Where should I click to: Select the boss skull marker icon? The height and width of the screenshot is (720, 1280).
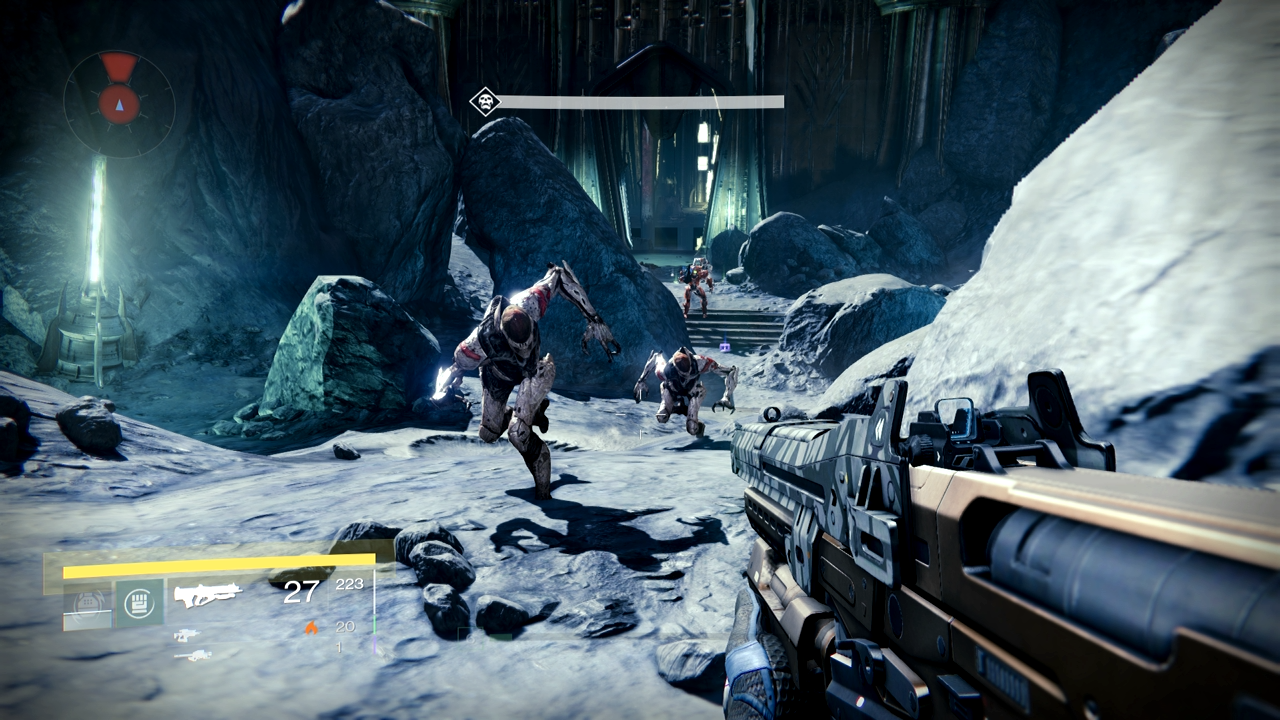click(485, 101)
